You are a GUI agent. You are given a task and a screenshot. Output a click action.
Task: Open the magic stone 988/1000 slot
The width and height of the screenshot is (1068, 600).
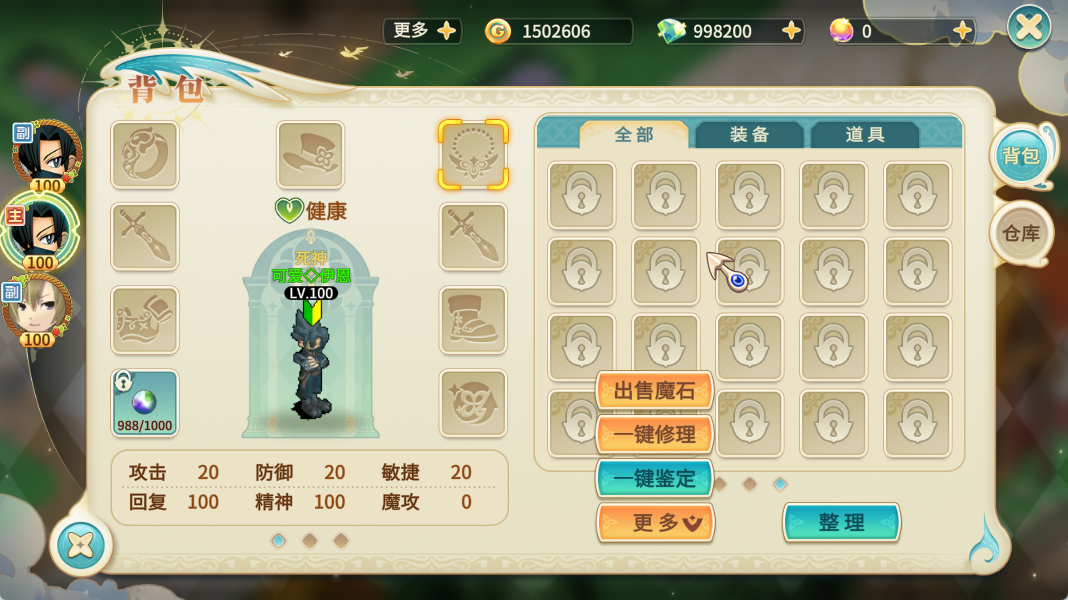click(x=145, y=403)
